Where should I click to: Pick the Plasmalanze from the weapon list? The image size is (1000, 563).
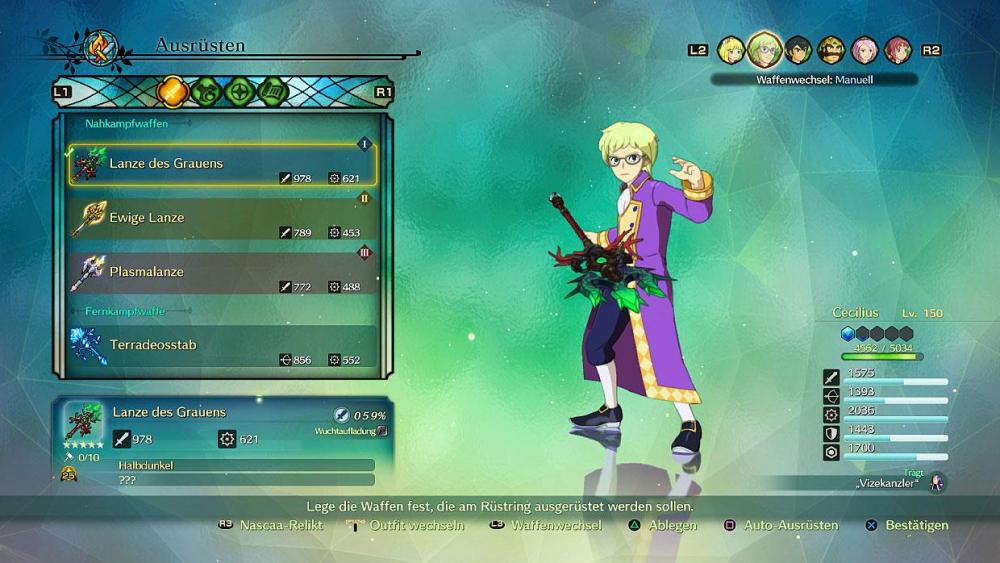(222, 272)
